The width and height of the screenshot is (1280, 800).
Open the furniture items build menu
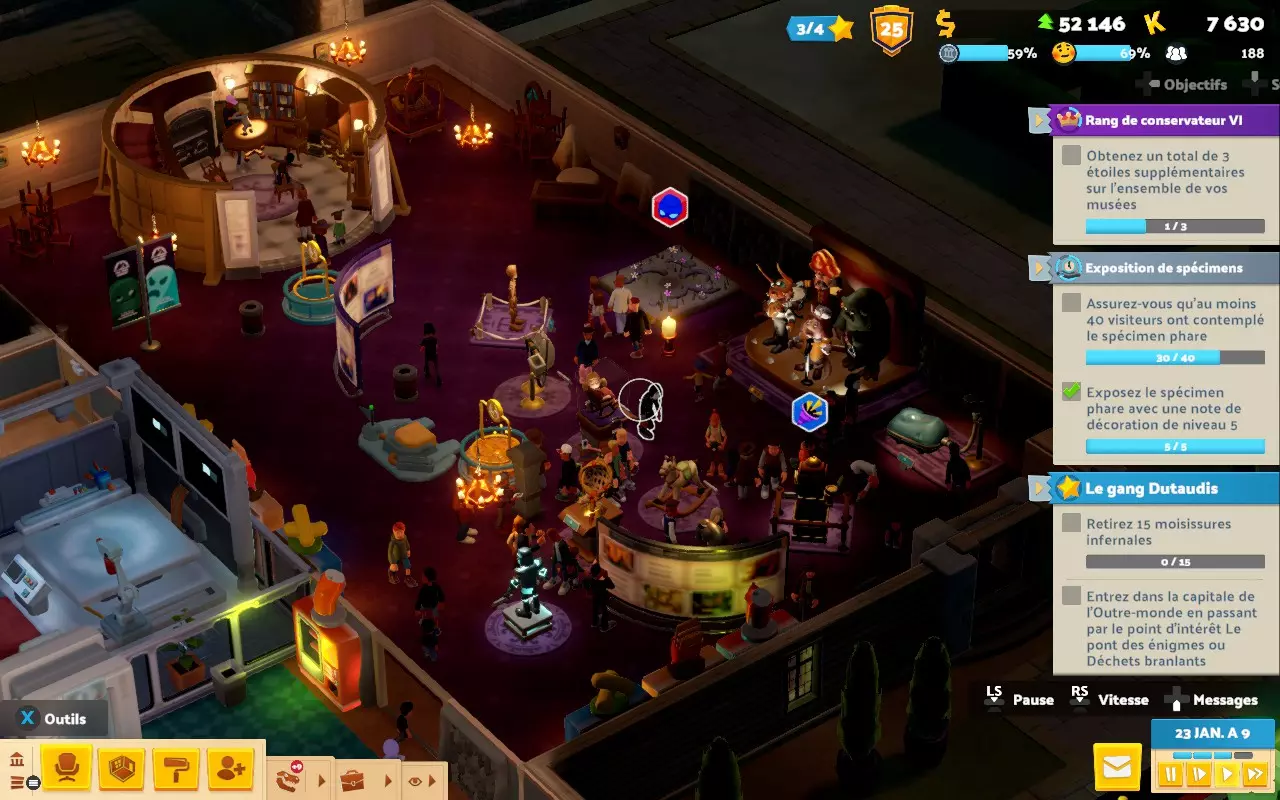tap(66, 768)
